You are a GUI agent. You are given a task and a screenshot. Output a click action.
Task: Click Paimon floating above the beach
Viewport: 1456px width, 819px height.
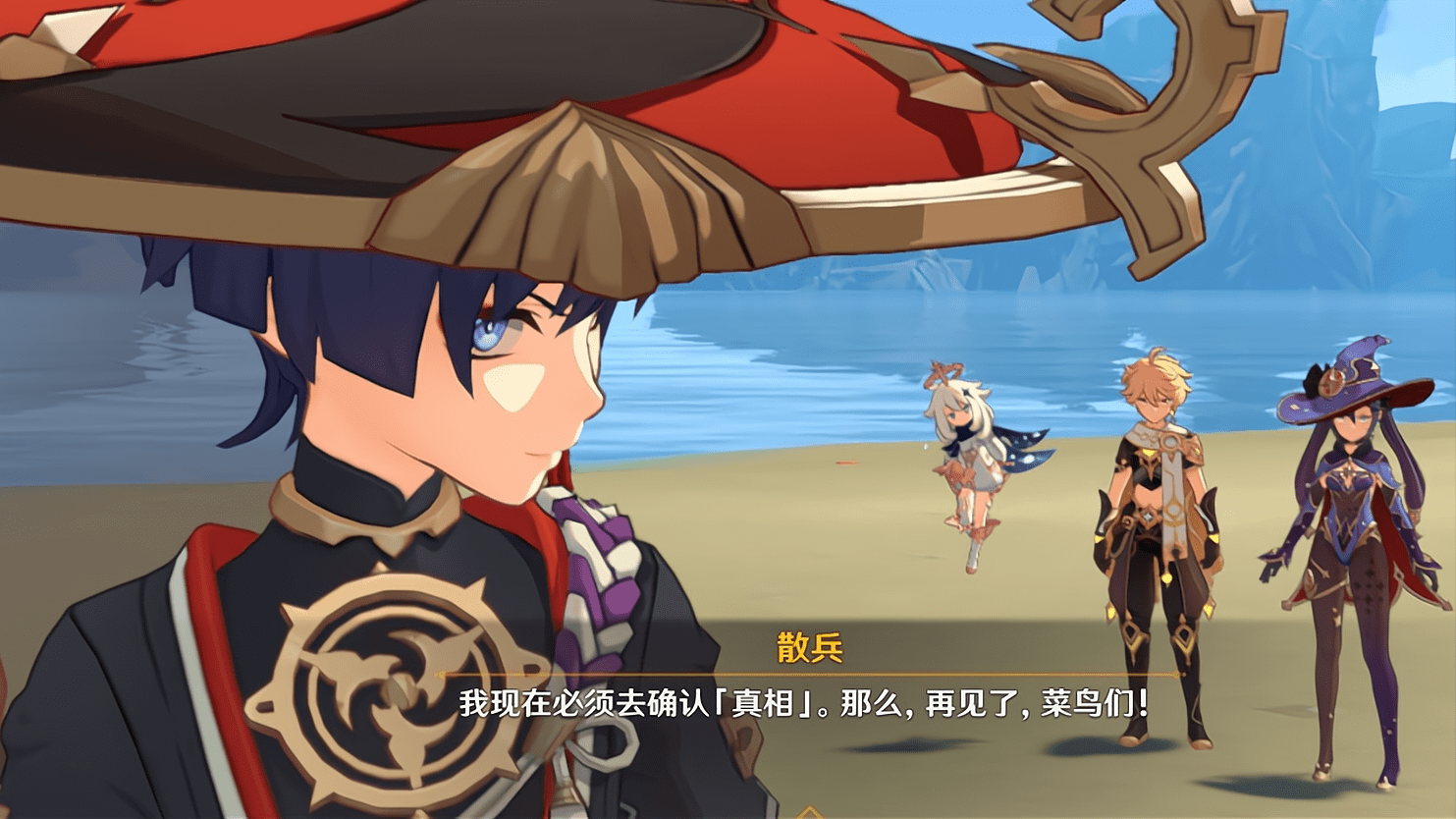point(967,462)
